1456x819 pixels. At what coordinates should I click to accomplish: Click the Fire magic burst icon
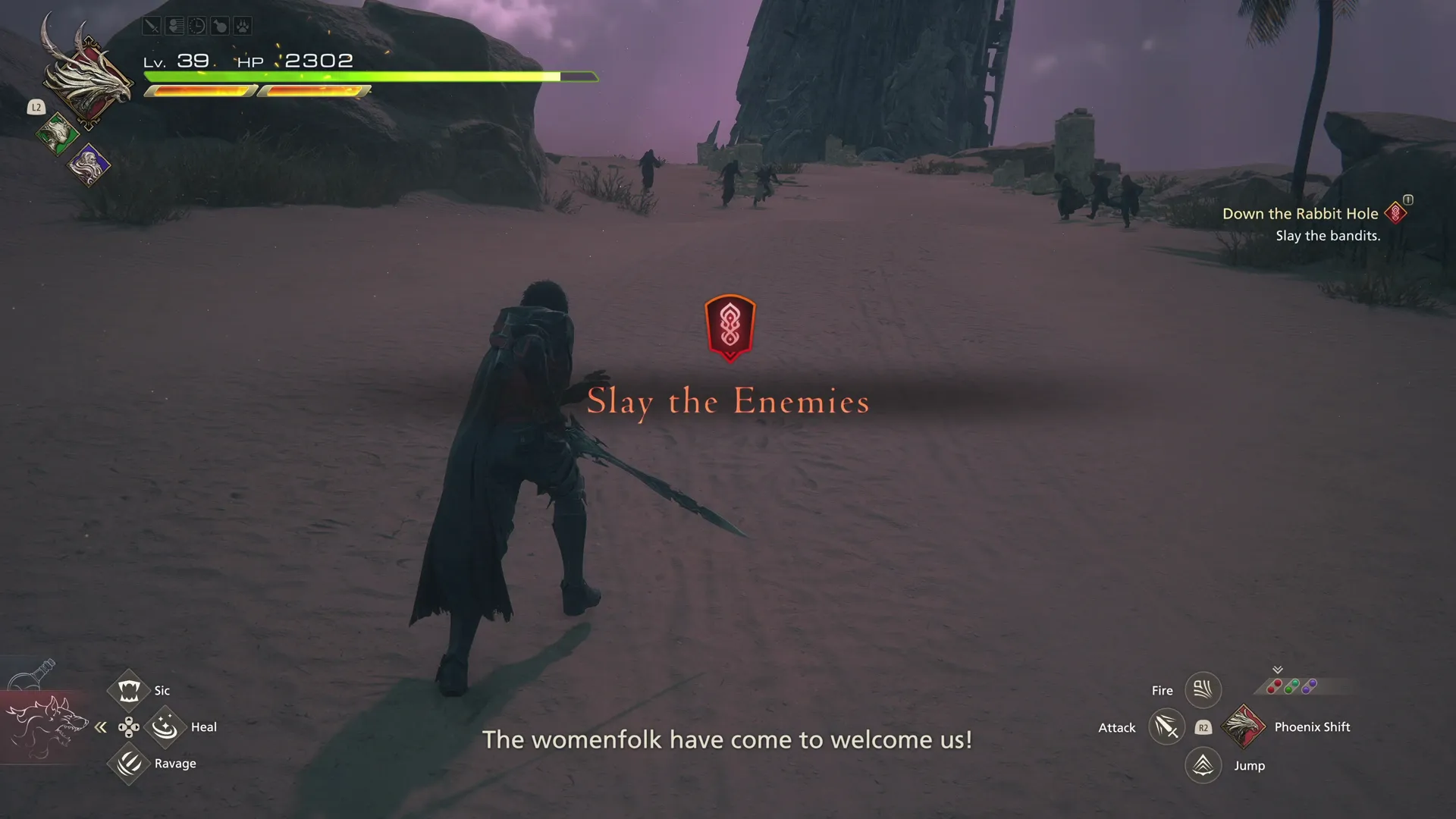click(x=1203, y=689)
